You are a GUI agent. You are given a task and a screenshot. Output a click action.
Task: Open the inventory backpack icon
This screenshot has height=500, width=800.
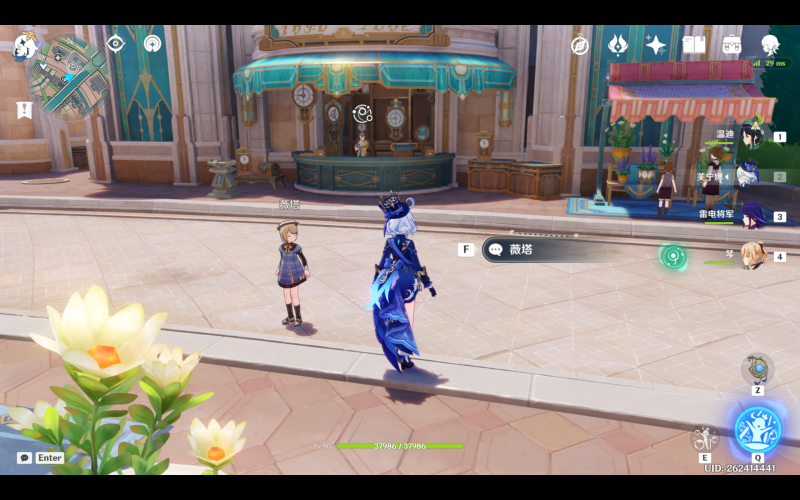click(732, 45)
